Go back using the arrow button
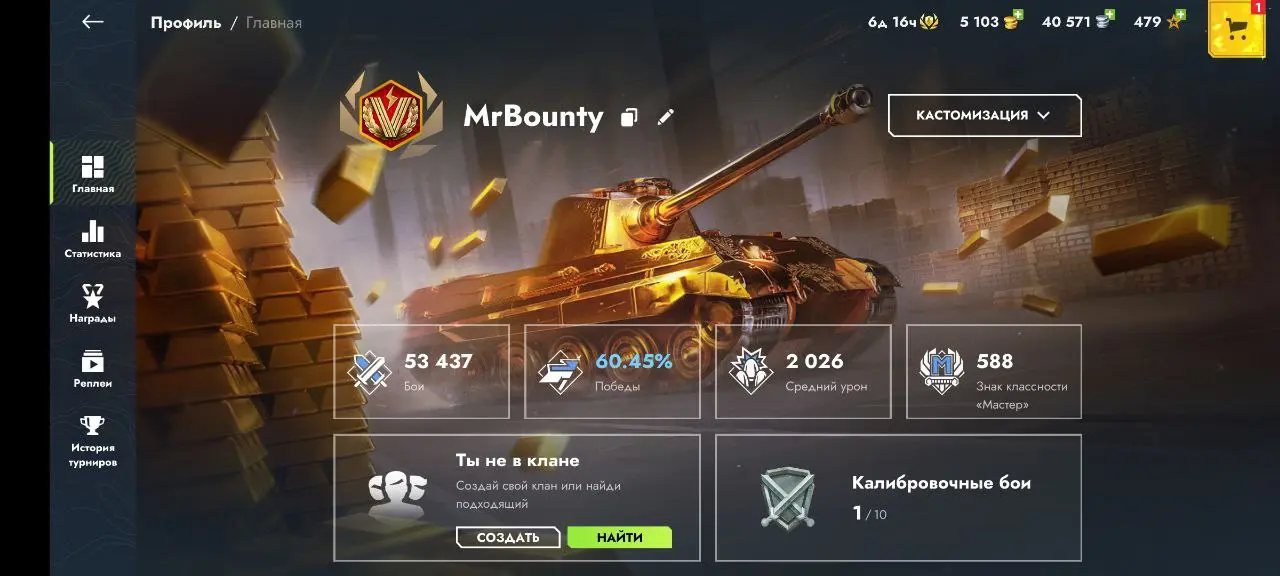The image size is (1280, 576). (93, 22)
